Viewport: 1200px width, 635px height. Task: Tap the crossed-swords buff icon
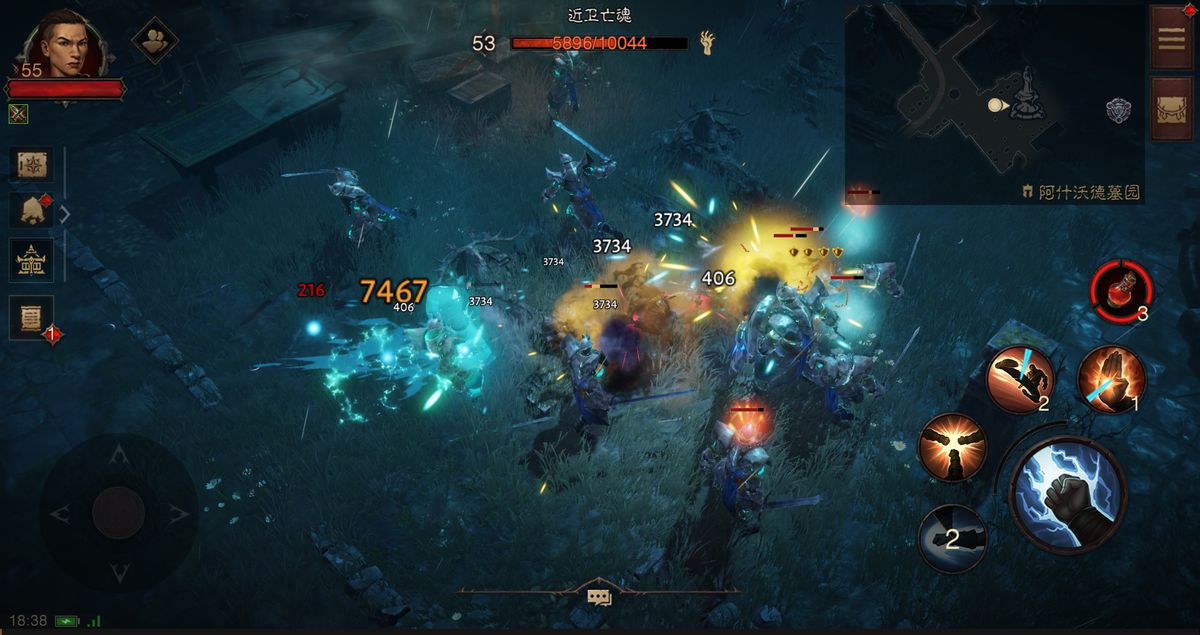click(x=18, y=114)
